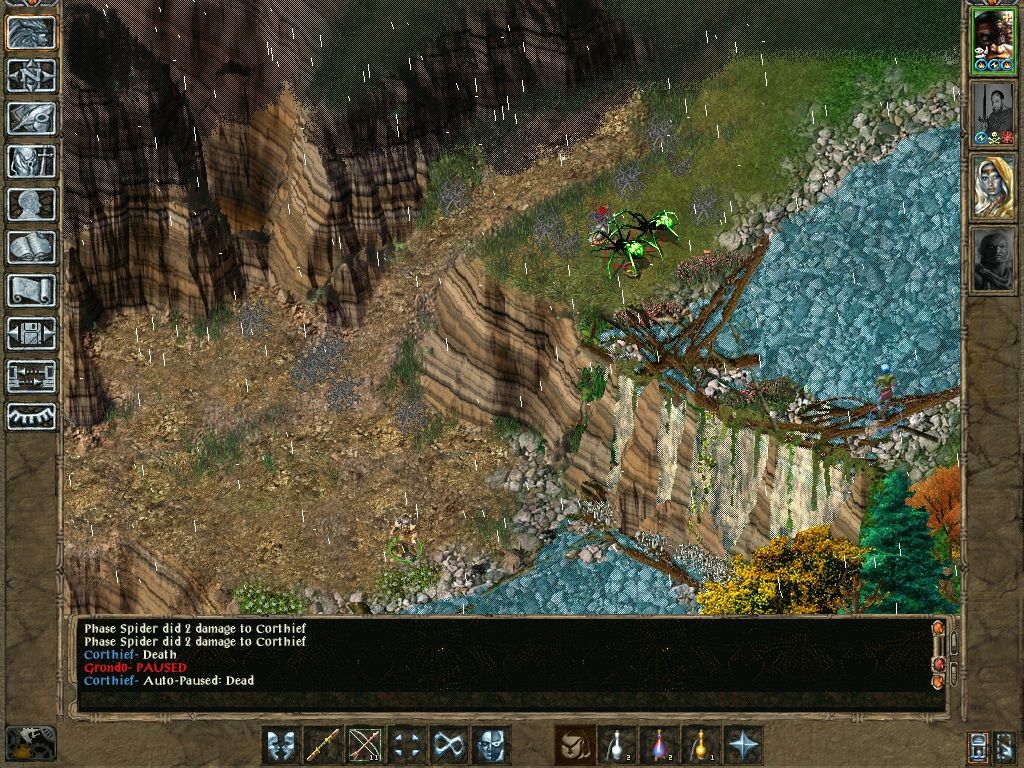Equip the bow with 11 arrows

click(365, 745)
